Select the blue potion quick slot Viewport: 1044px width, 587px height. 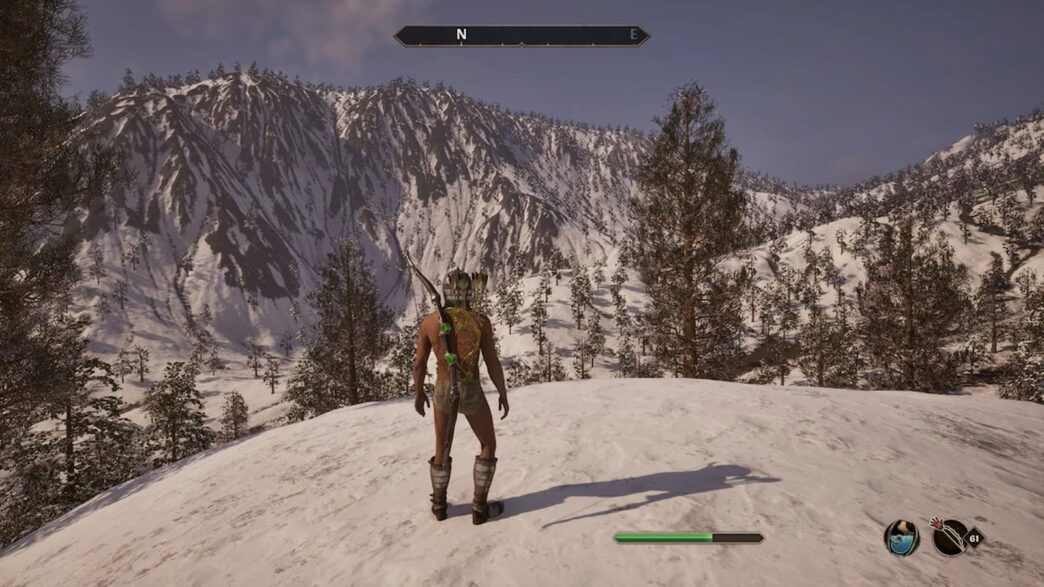(901, 538)
